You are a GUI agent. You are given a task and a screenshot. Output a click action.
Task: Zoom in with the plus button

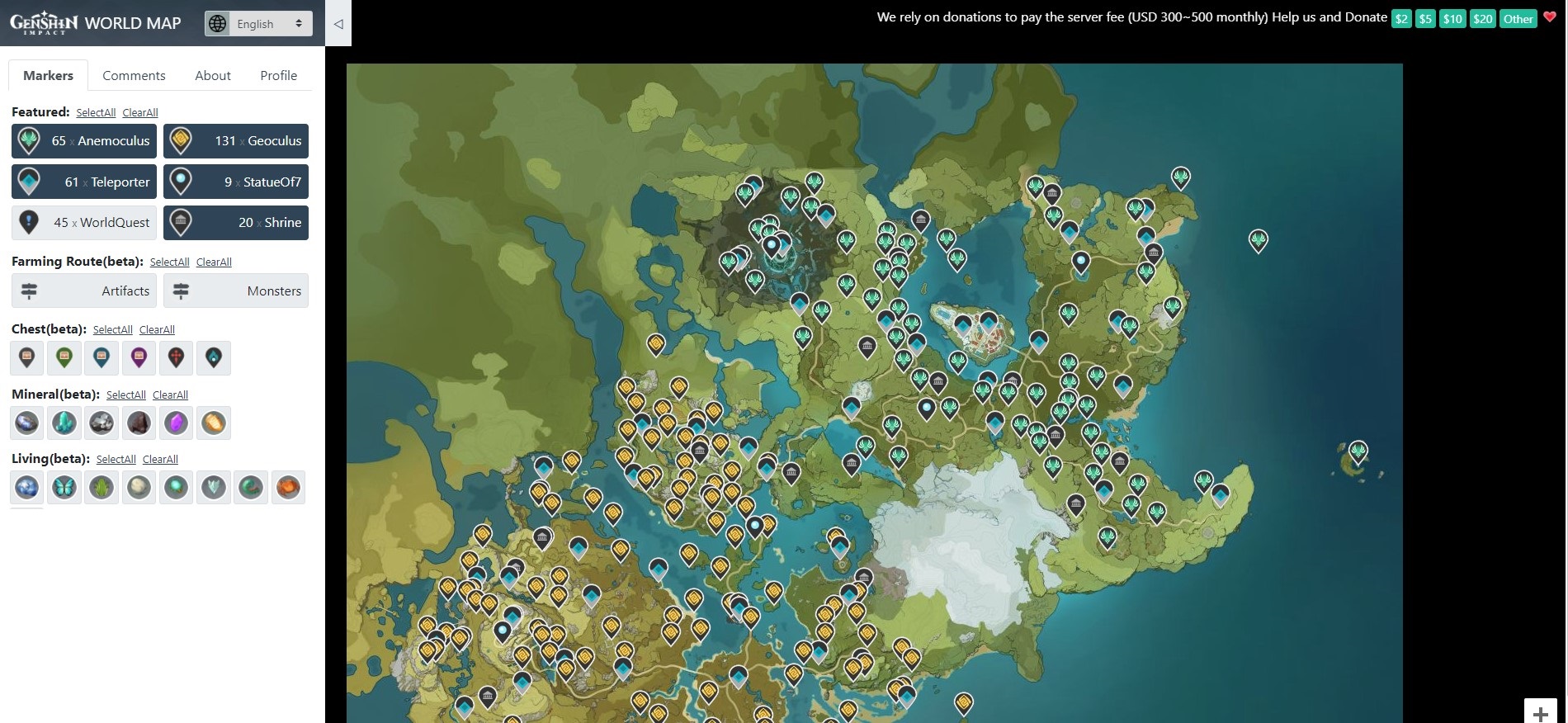(x=1540, y=713)
